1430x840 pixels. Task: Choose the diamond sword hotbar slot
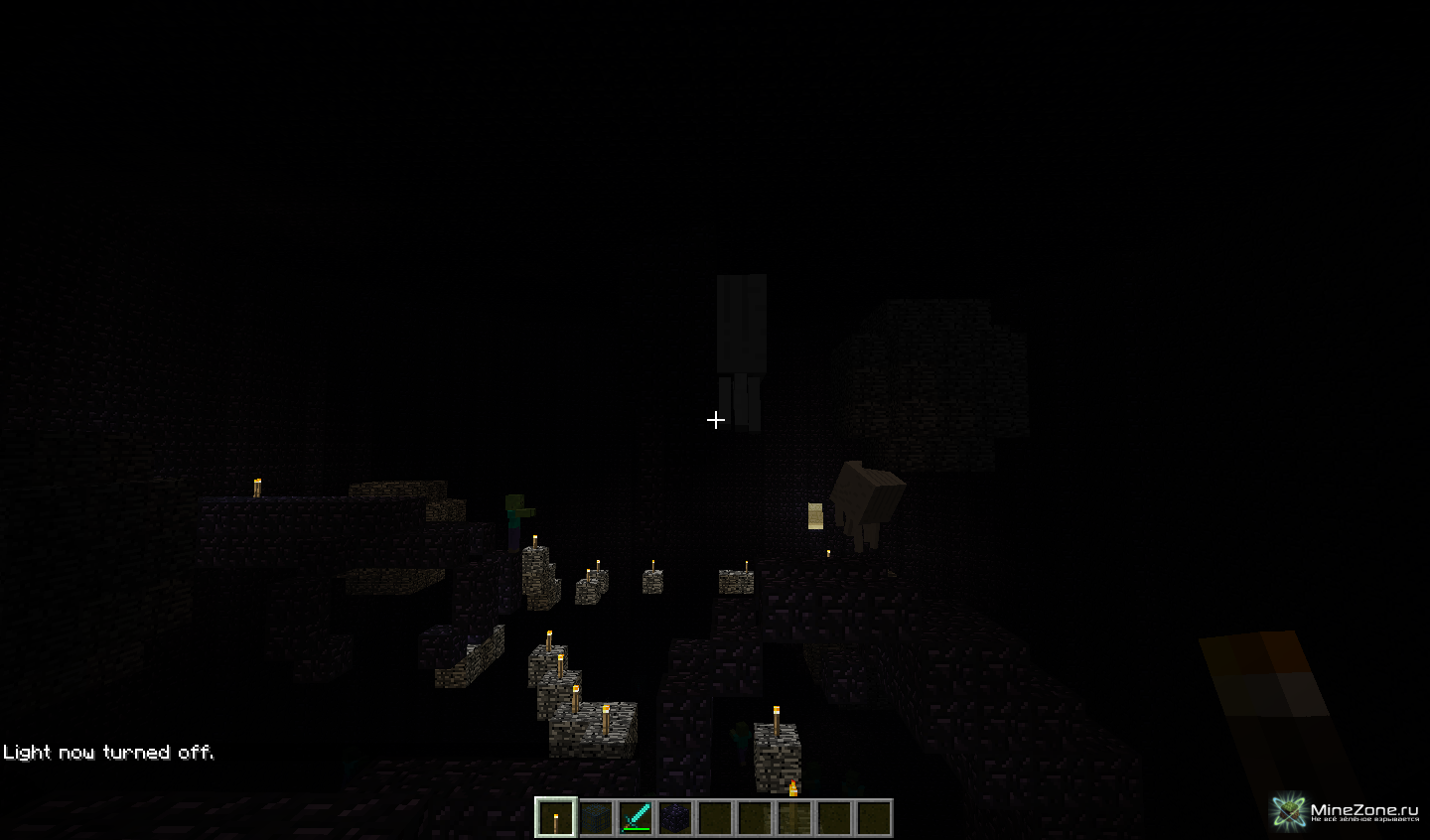[x=636, y=818]
